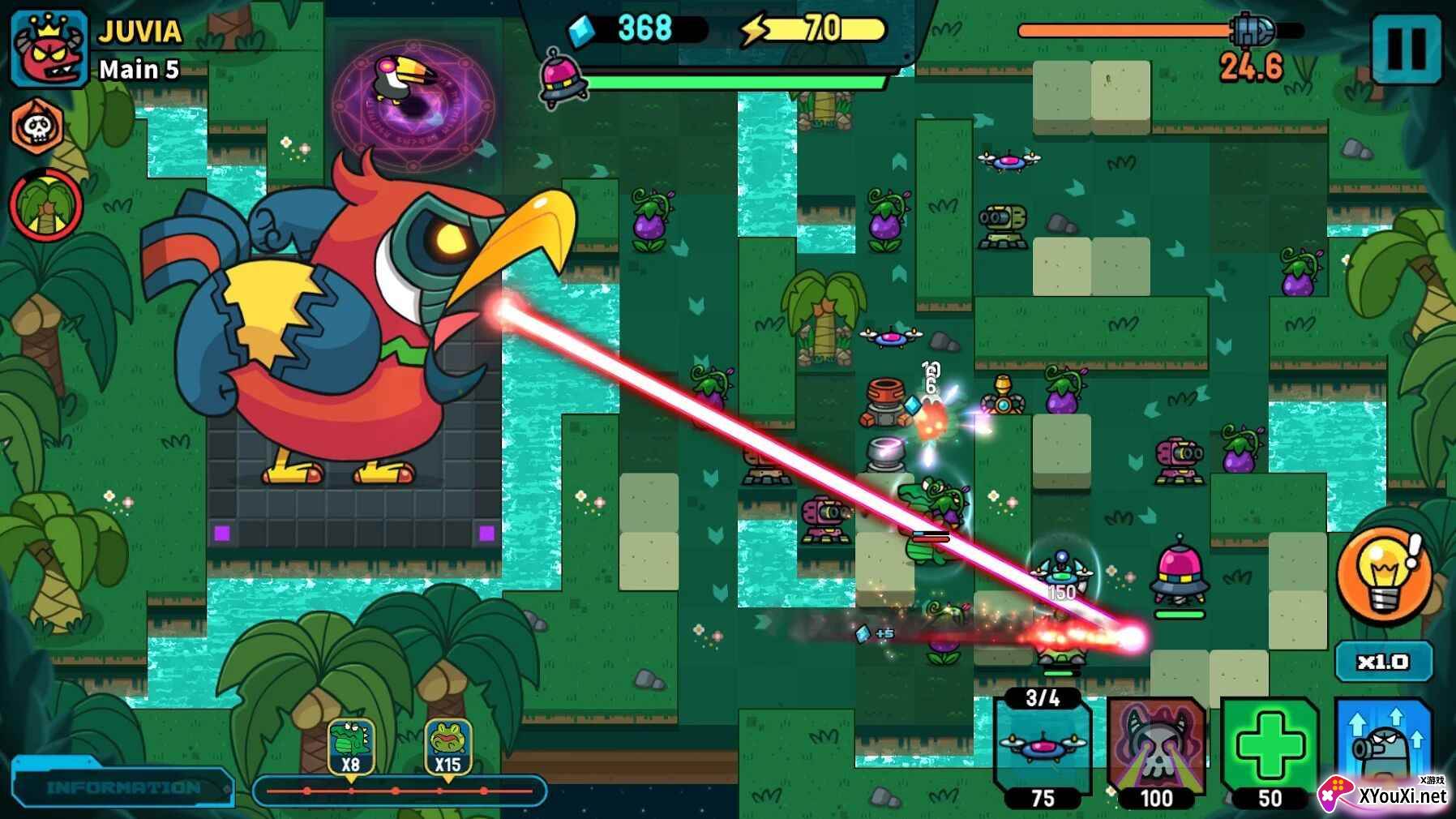Select the crocodile X8 wave marker
Image resolution: width=1456 pixels, height=819 pixels.
350,746
